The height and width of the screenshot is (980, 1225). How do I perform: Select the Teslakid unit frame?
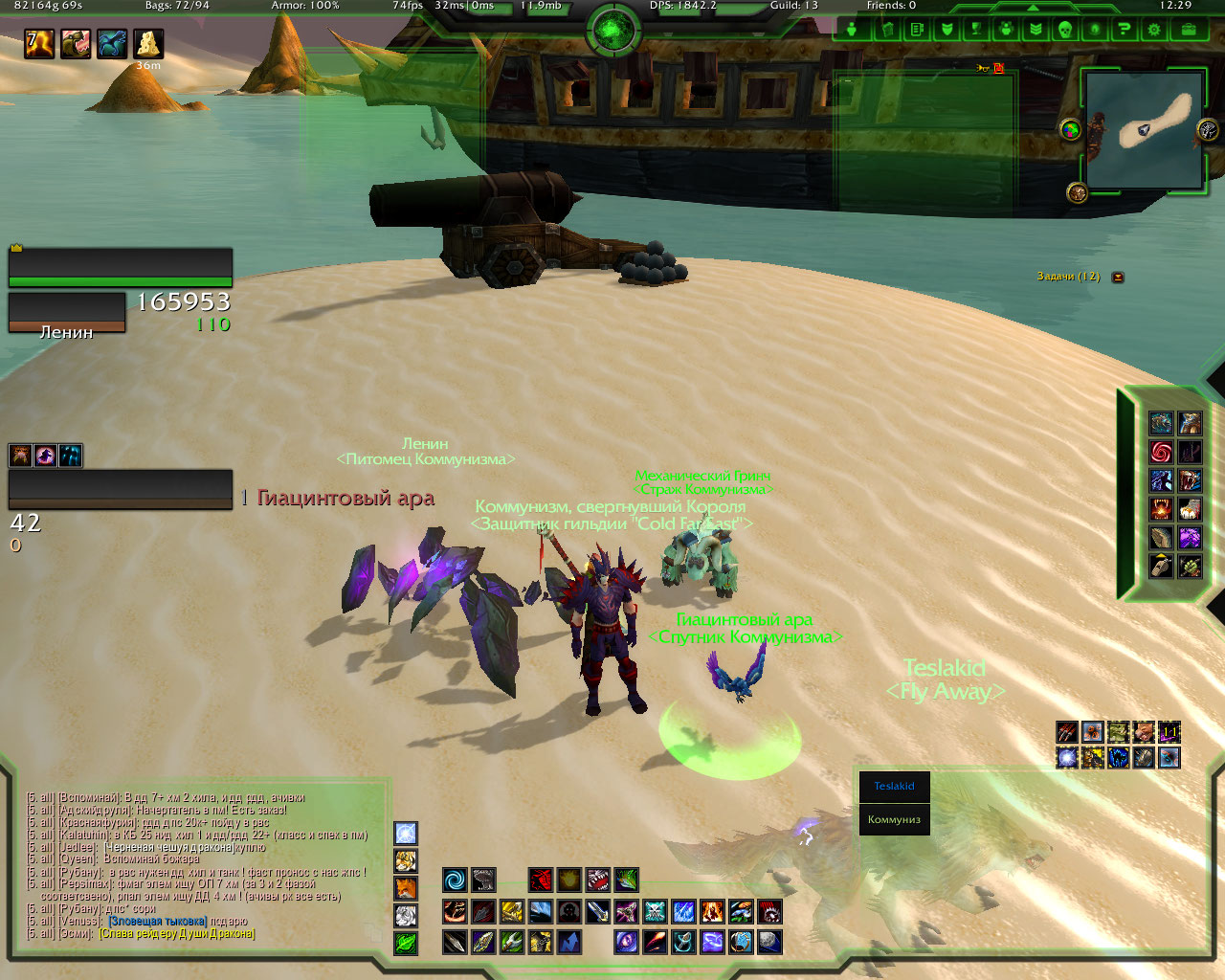894,787
